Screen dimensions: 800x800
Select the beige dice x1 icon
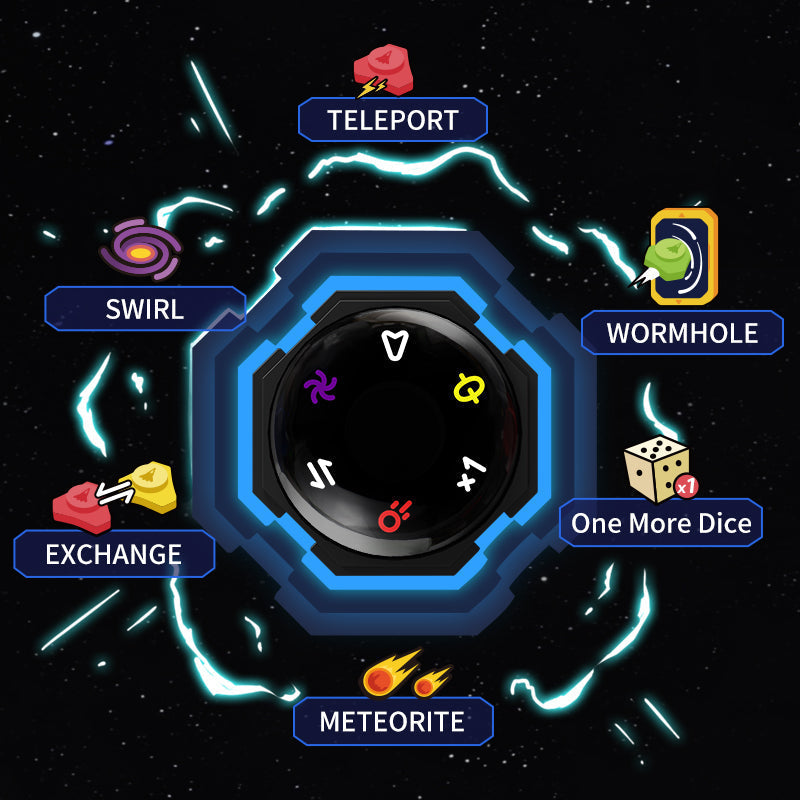[659, 469]
